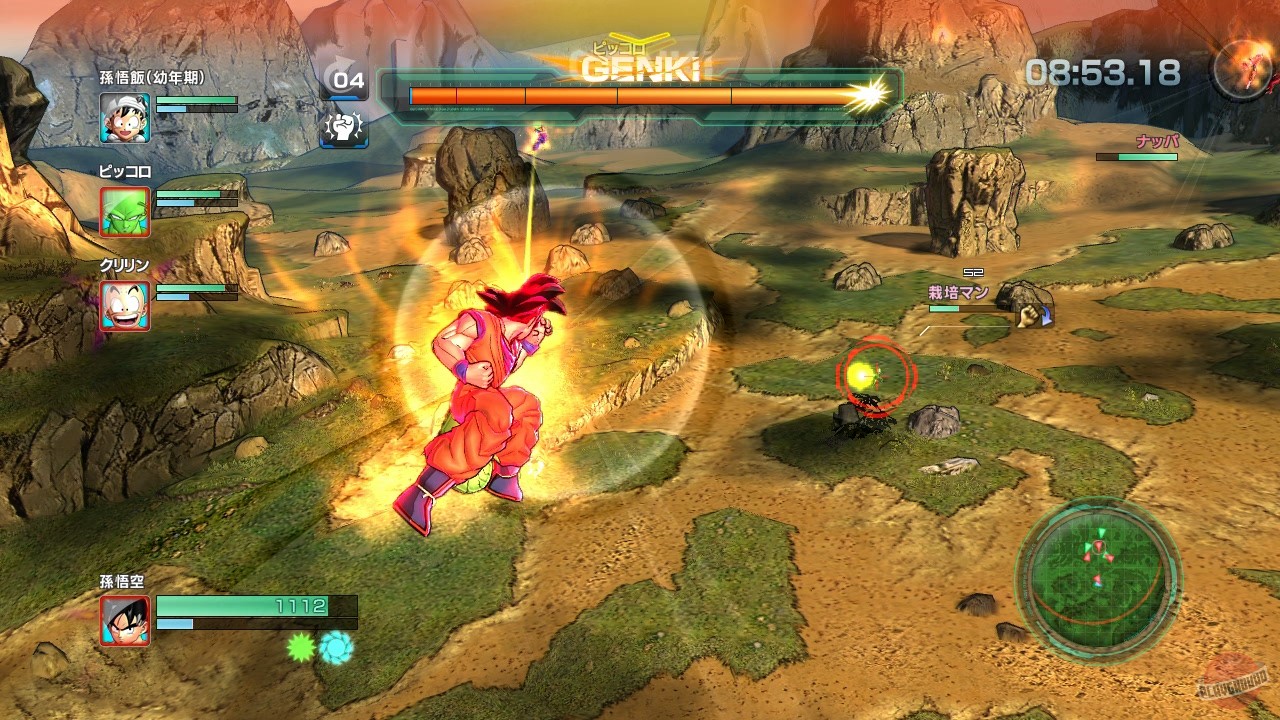This screenshot has height=720, width=1280.
Task: Expand Gohan's dual status bars
Action: [x=197, y=105]
